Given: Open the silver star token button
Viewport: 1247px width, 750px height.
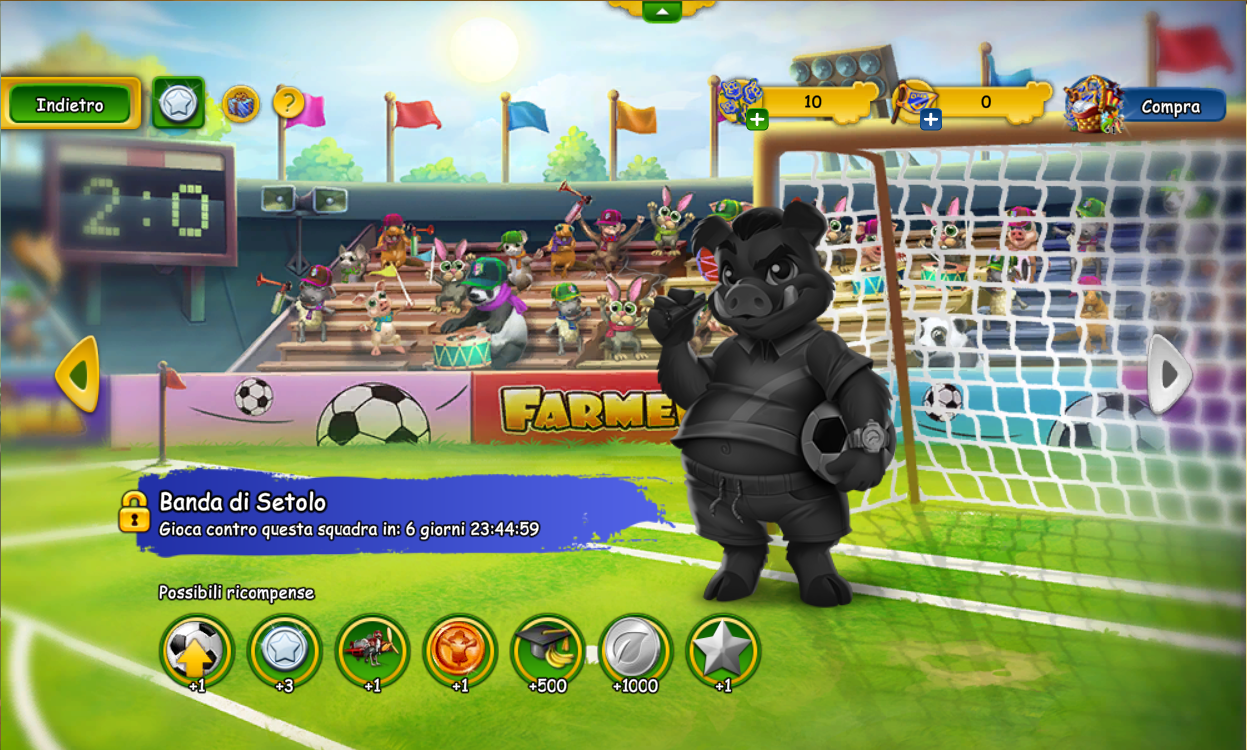Looking at the screenshot, I should [x=178, y=103].
